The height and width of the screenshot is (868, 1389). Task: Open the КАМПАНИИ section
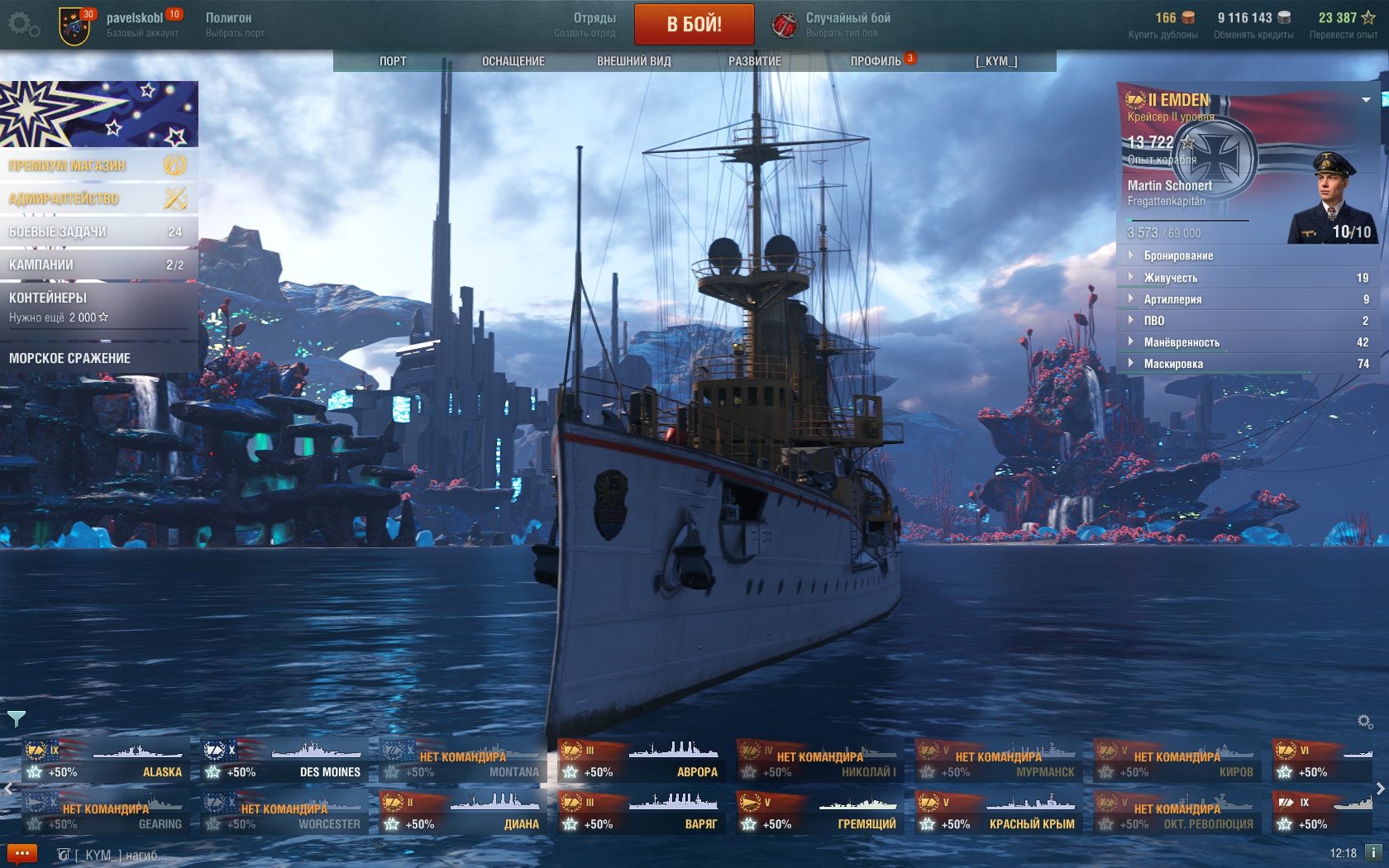(x=98, y=265)
